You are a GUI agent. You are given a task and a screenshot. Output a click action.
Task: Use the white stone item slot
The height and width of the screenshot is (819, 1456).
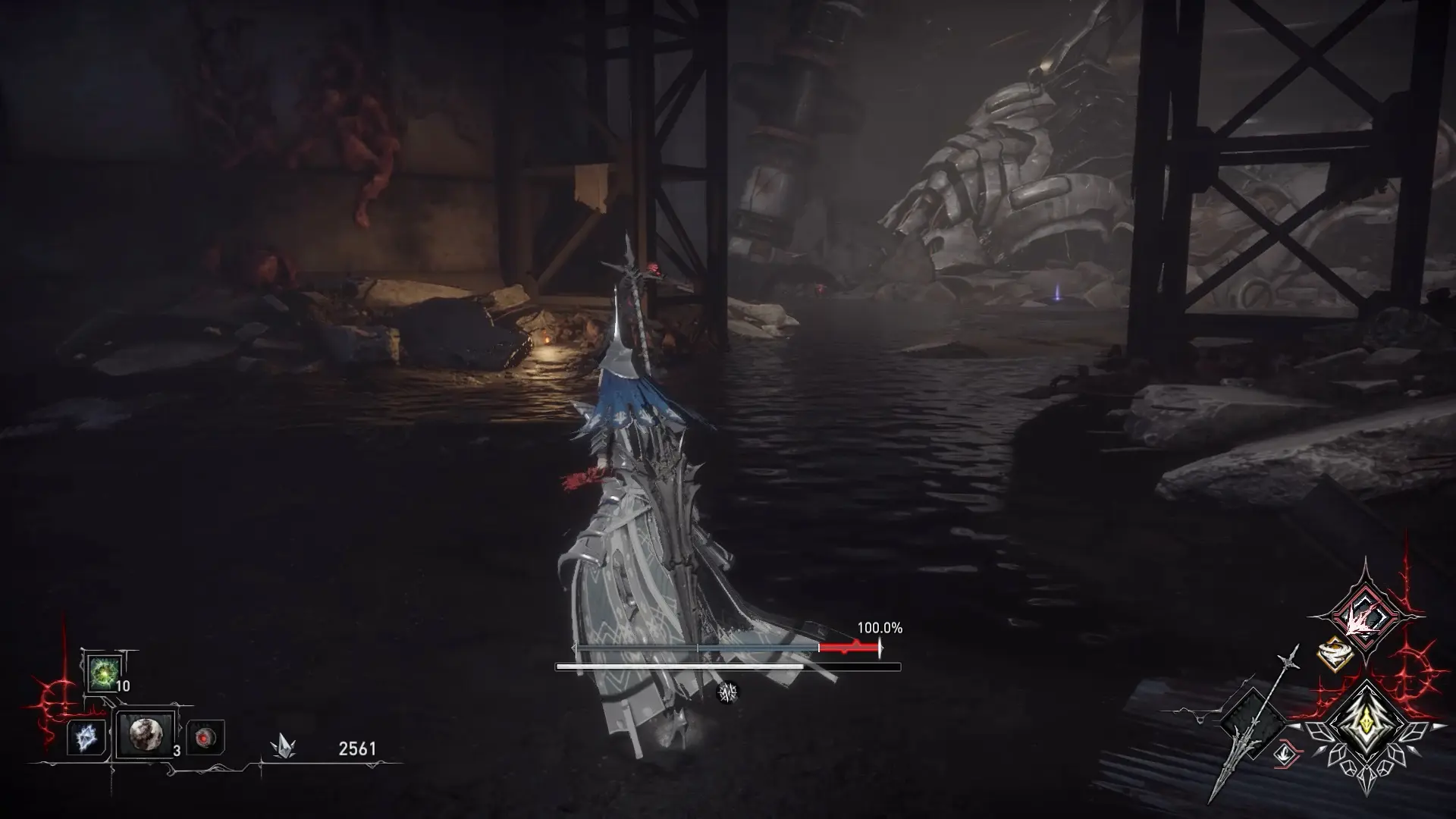(x=144, y=735)
